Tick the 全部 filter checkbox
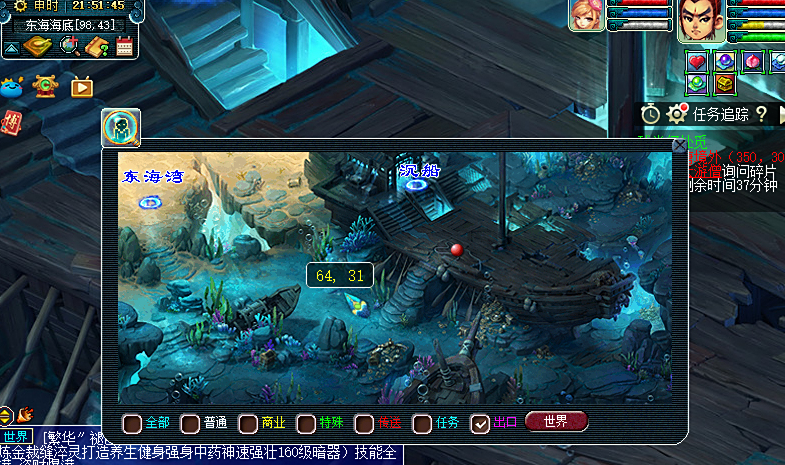The width and height of the screenshot is (785, 465). point(132,423)
